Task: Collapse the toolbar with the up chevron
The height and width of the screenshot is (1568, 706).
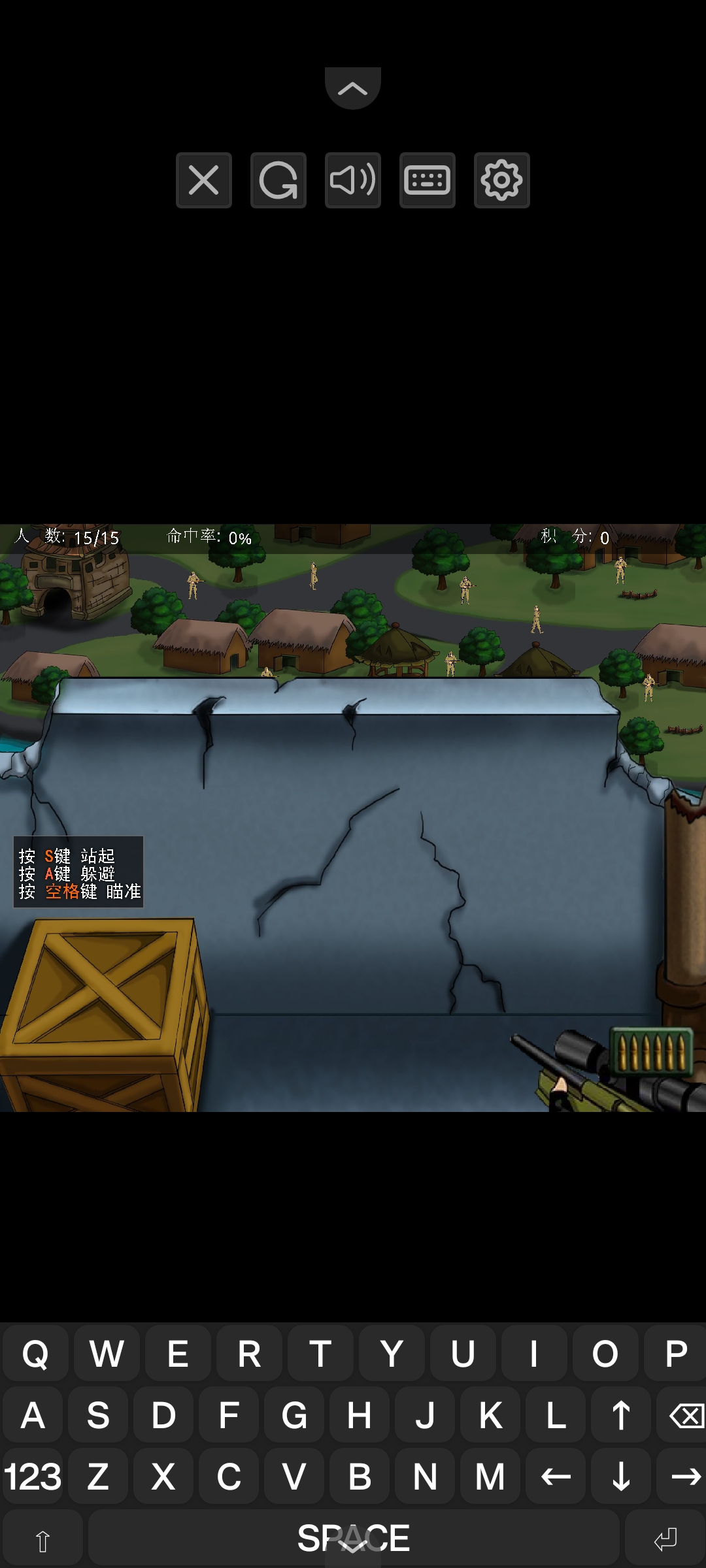Action: [x=352, y=88]
